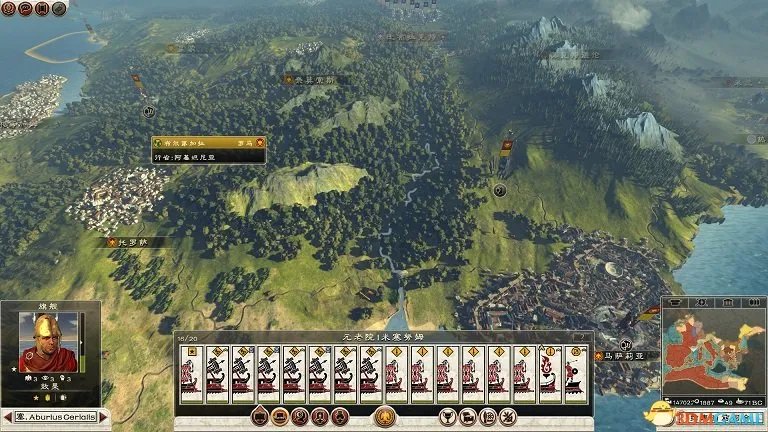Click the large round button centered under the army panel
The height and width of the screenshot is (432, 768).
point(384,417)
